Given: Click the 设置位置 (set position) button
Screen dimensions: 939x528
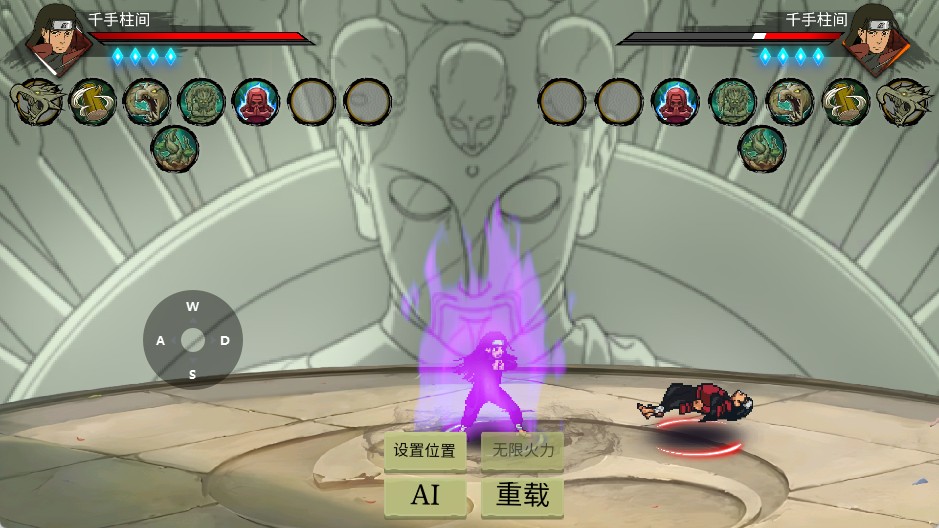Looking at the screenshot, I should [424, 451].
